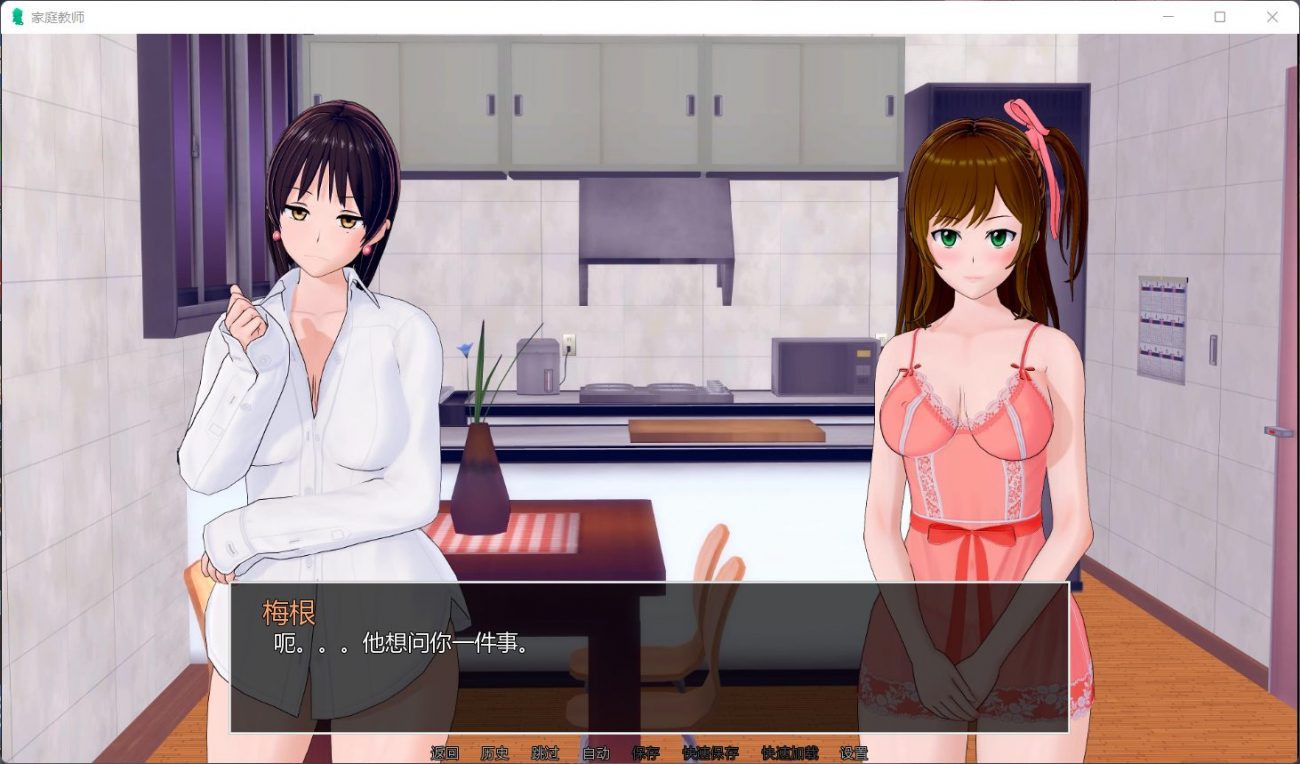Toggle 自动 (Auto) text advance
The height and width of the screenshot is (764, 1300).
tap(595, 753)
